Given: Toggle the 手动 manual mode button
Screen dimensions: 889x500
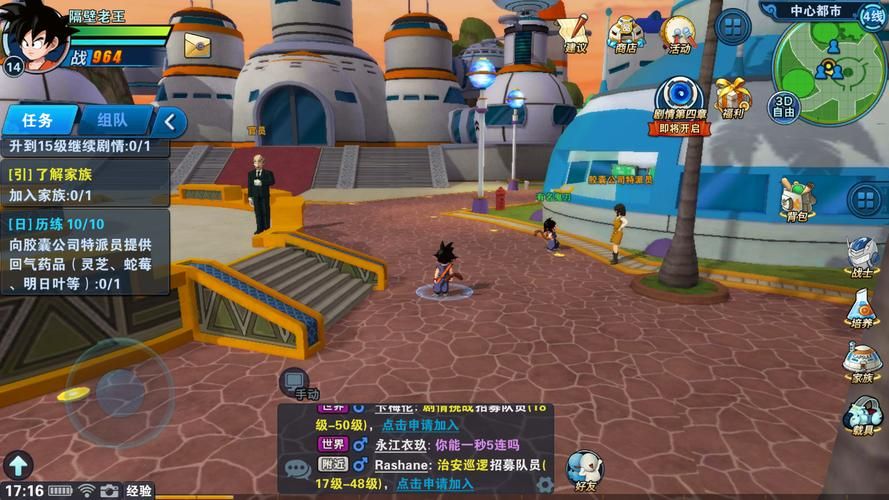Looking at the screenshot, I should (x=296, y=382).
